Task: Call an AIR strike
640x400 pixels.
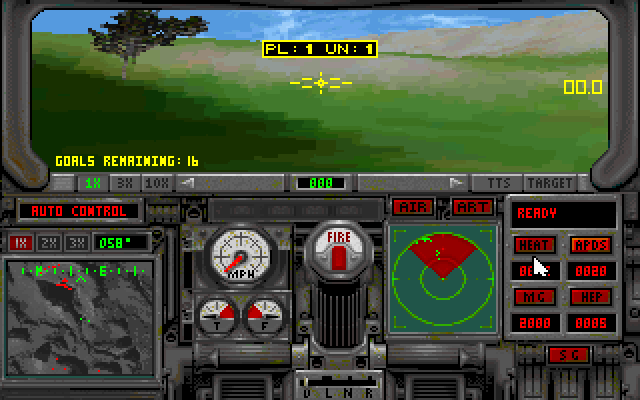Action: (x=413, y=207)
